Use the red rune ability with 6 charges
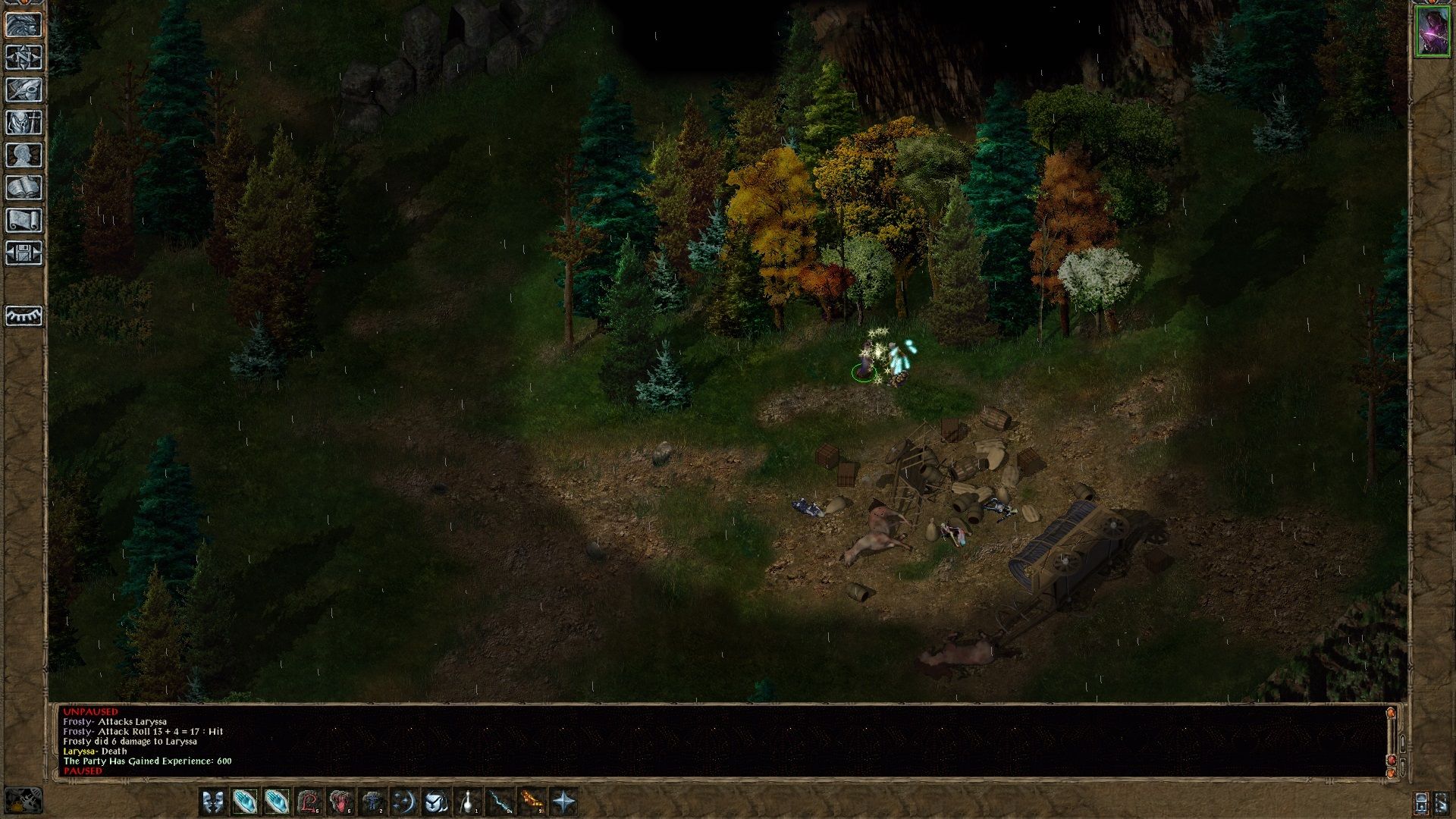Screen dimensions: 1456x819 pyautogui.click(x=309, y=802)
